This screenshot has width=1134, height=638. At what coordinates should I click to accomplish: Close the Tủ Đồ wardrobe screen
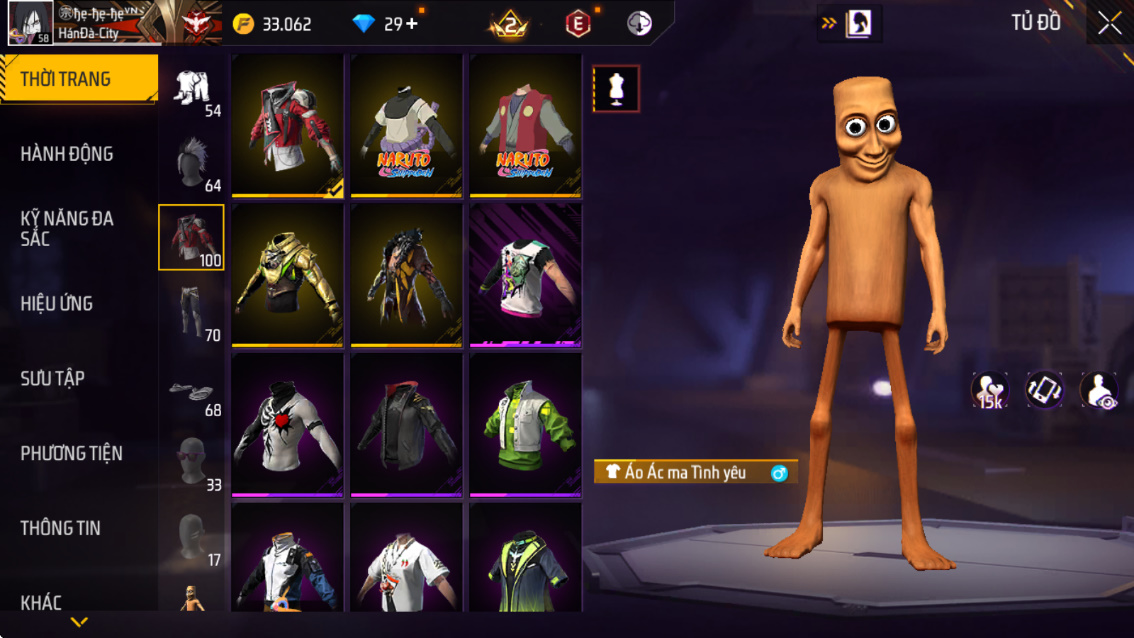tap(1109, 23)
